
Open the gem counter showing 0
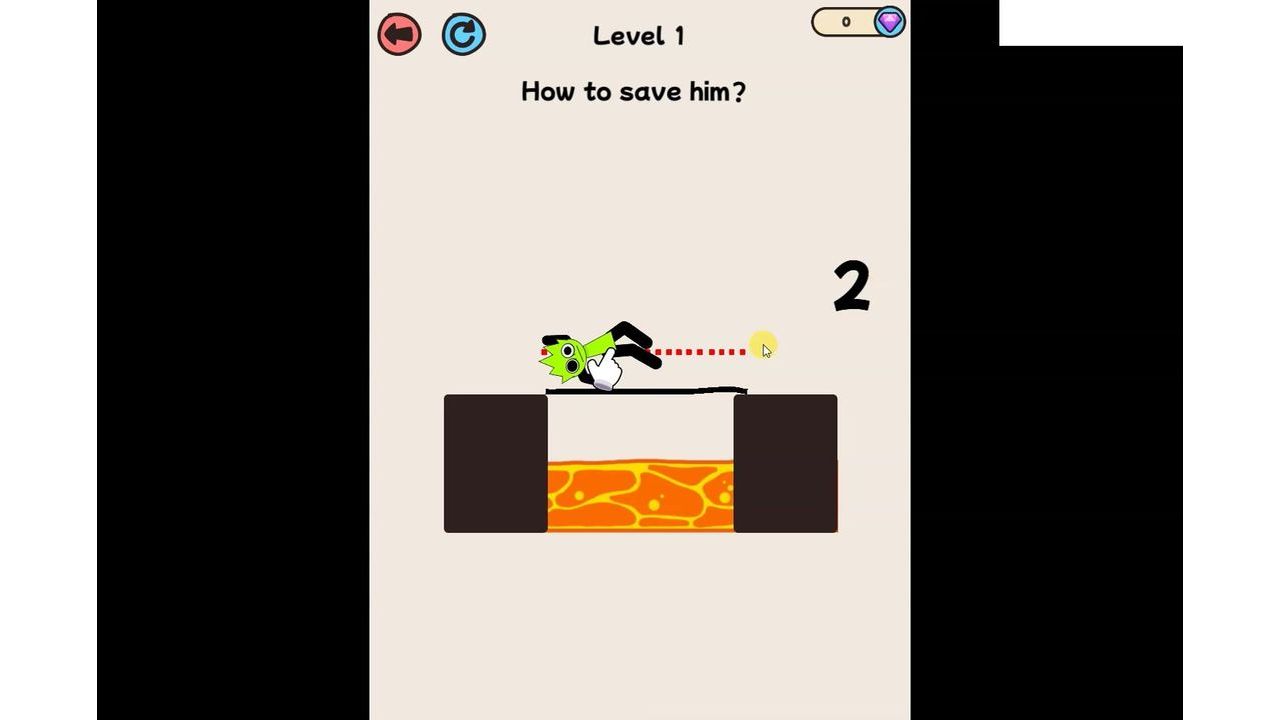(845, 21)
